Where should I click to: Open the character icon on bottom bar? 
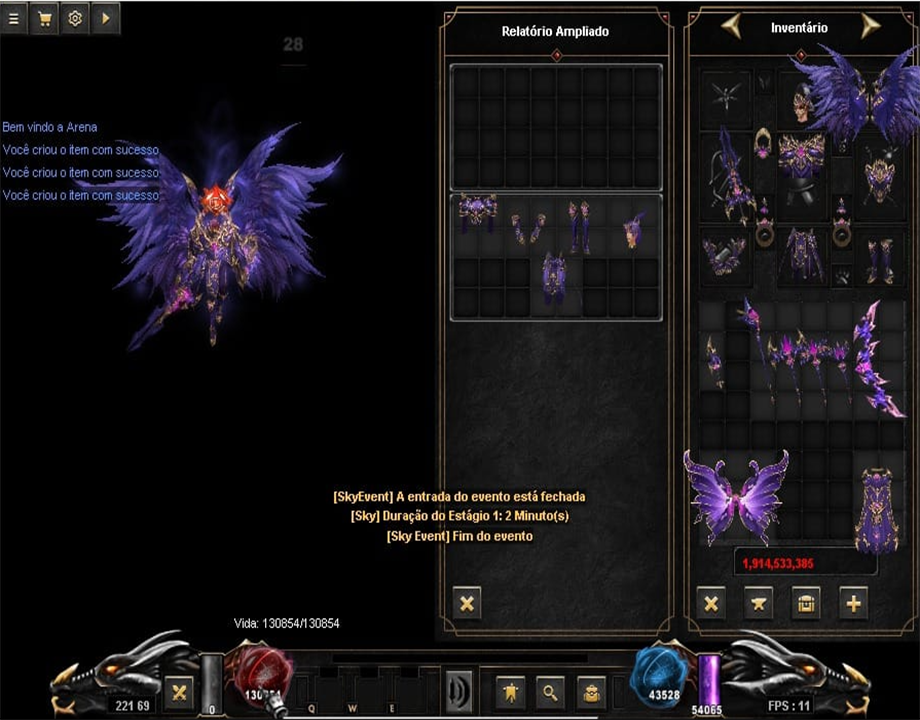point(511,690)
